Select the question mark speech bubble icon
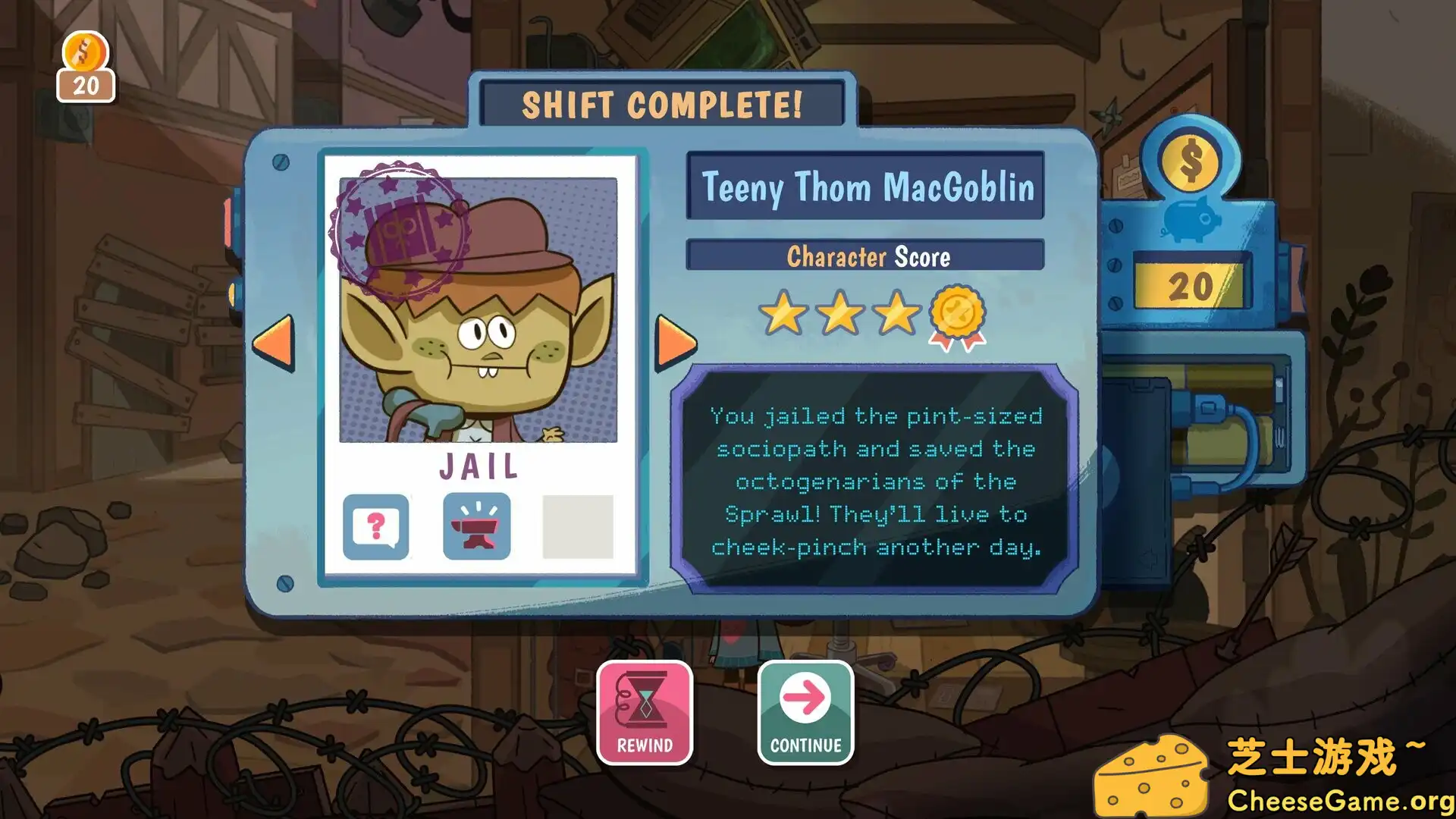1456x819 pixels. pyautogui.click(x=376, y=526)
